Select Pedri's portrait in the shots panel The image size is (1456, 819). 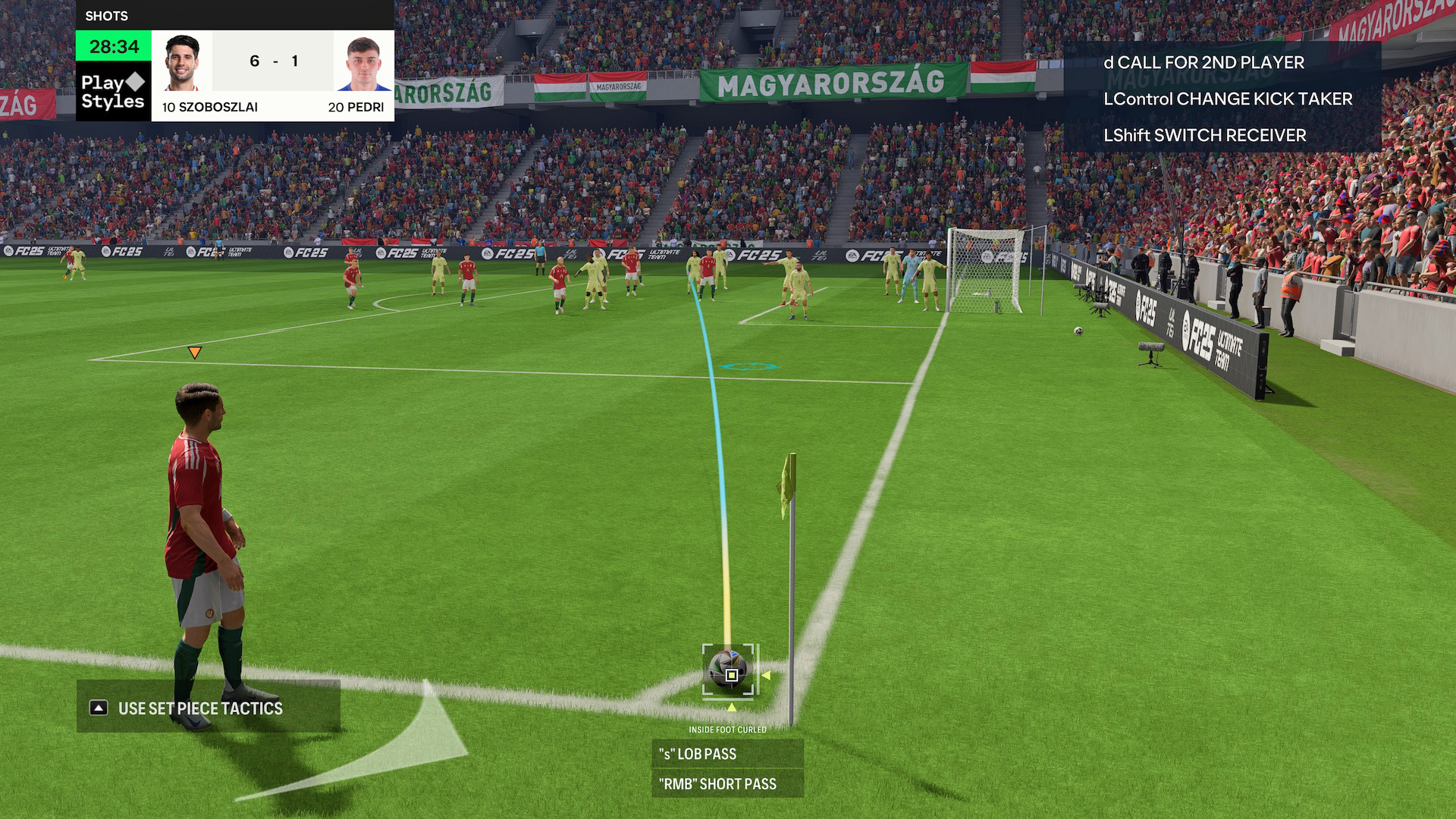tap(363, 63)
